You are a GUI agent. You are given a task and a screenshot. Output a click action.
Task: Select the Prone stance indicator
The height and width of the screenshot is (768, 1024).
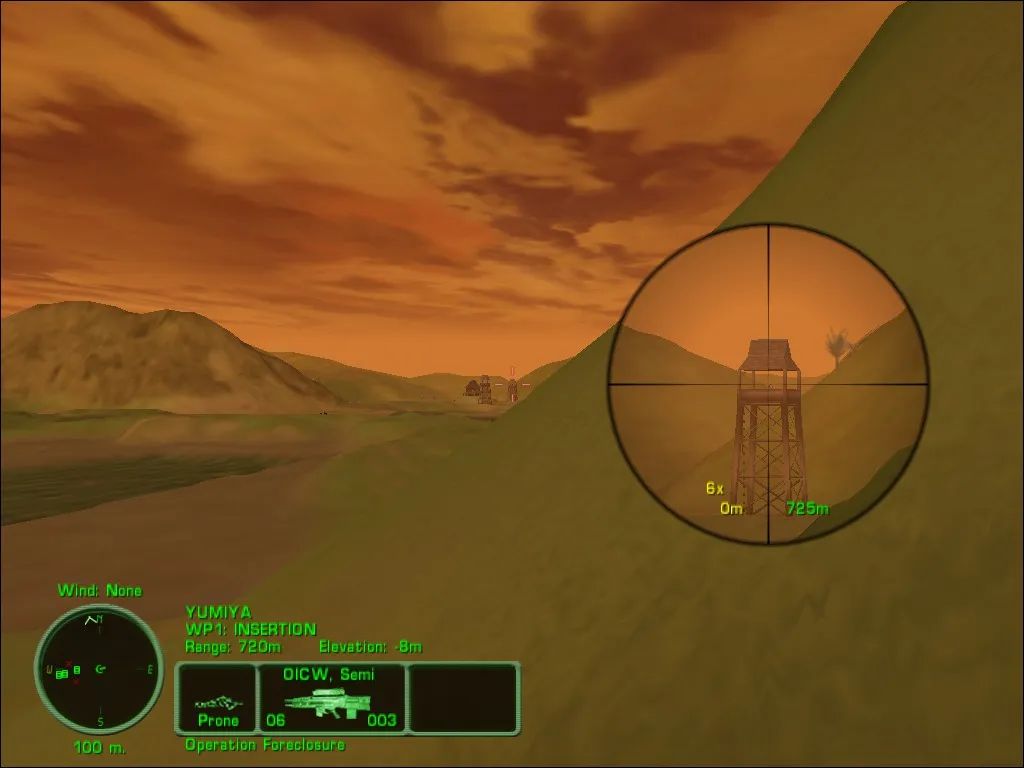[x=218, y=697]
